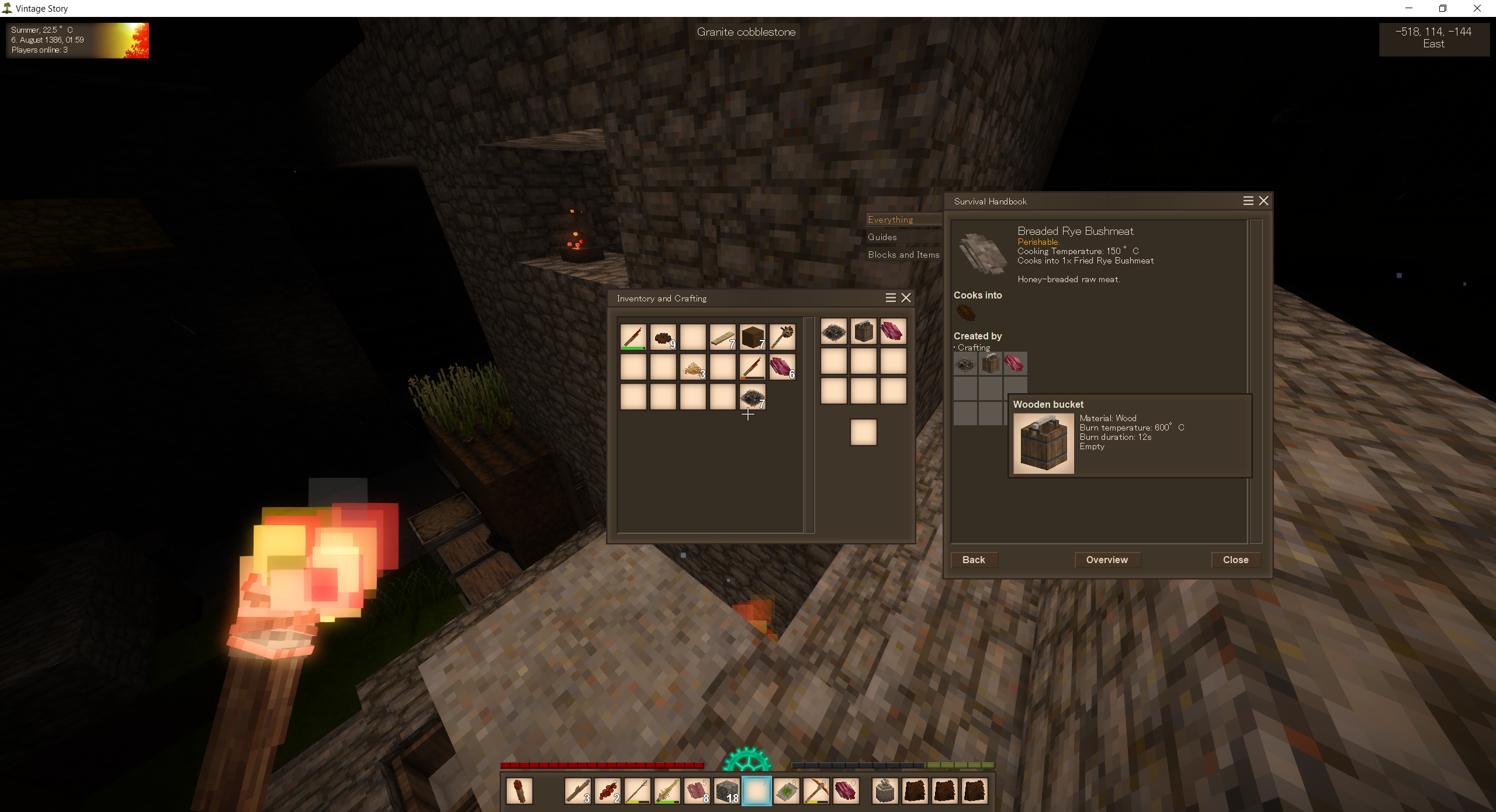This screenshot has width=1496, height=812.
Task: Select the Blocks and Items tab
Action: [903, 255]
